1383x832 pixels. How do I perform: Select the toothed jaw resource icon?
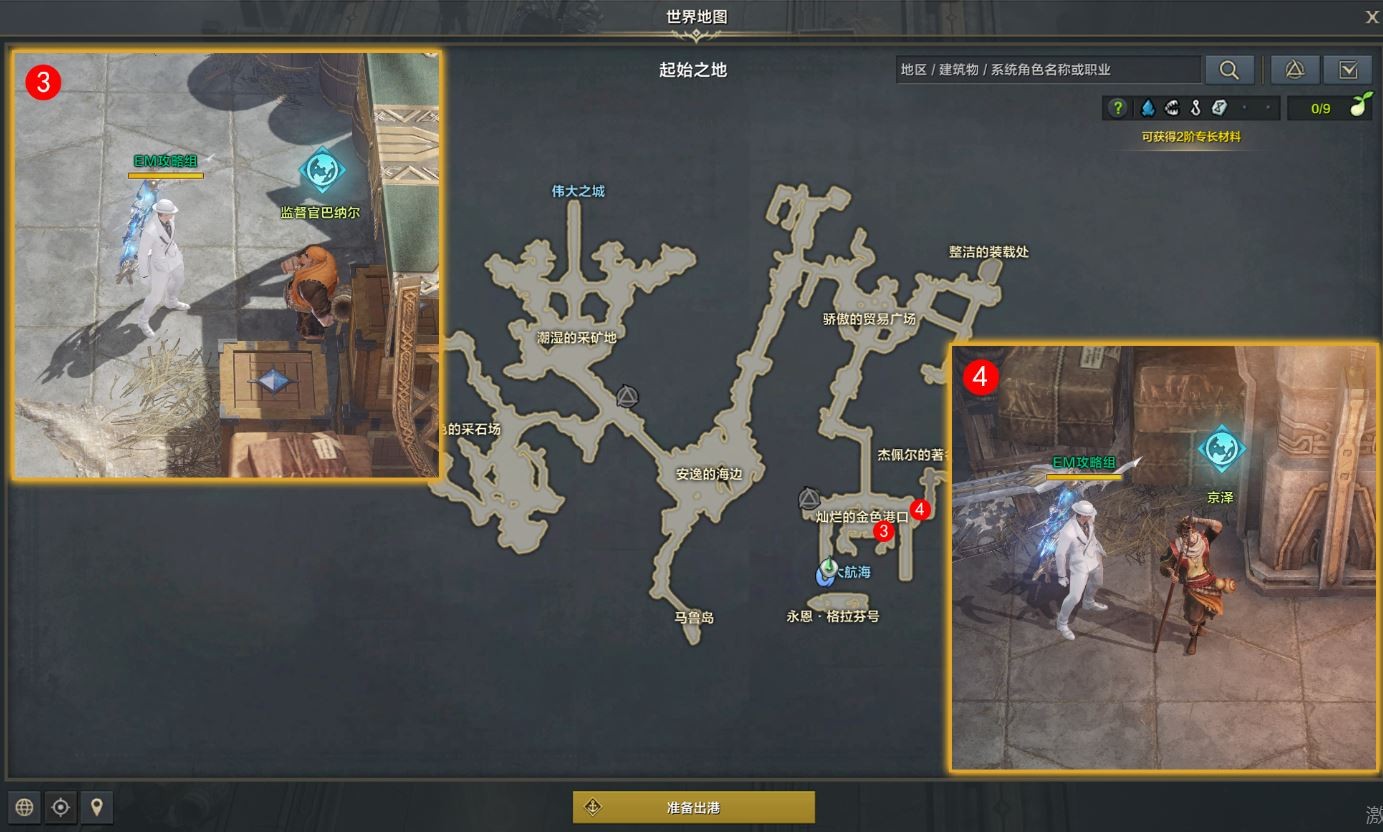[x=1171, y=108]
